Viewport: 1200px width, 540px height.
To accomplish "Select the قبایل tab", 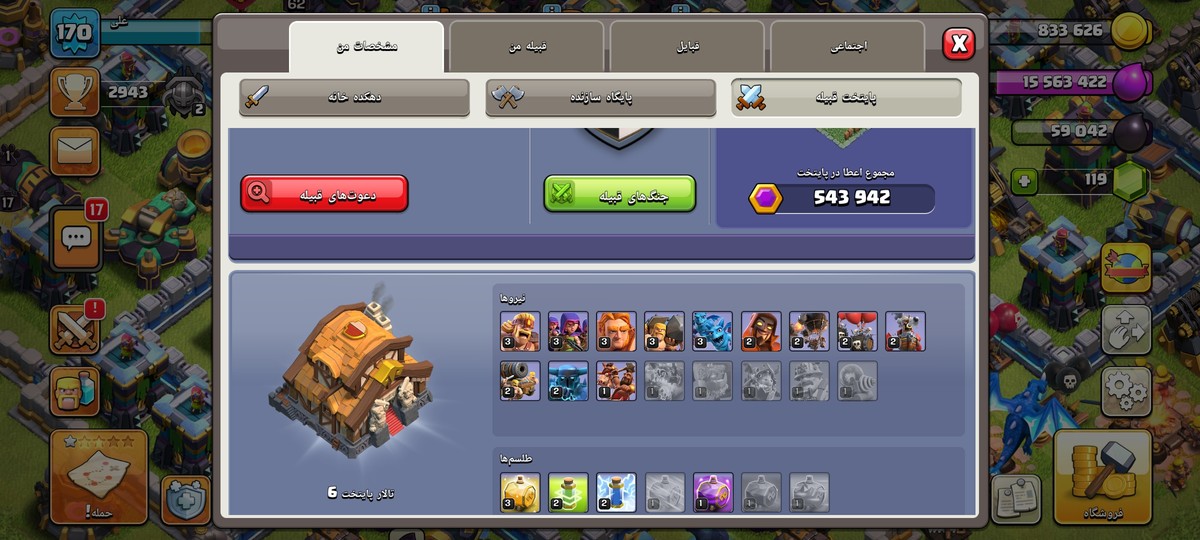I will coord(687,47).
